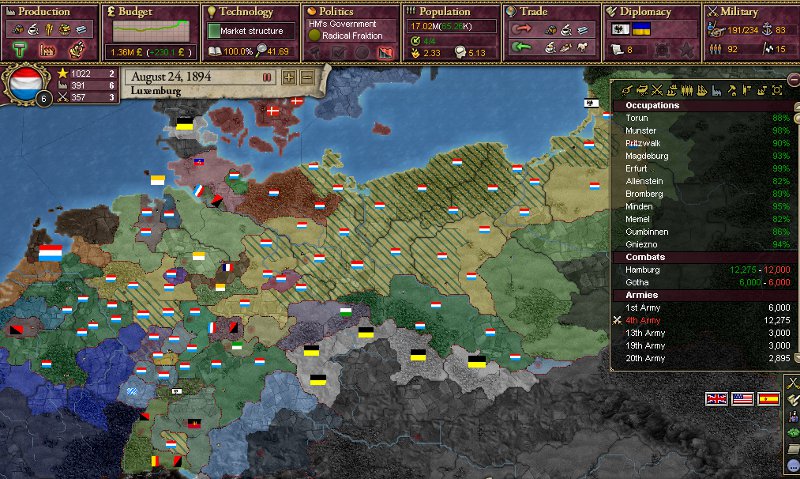
Task: Decrease game speed with the minus button
Action: [306, 77]
